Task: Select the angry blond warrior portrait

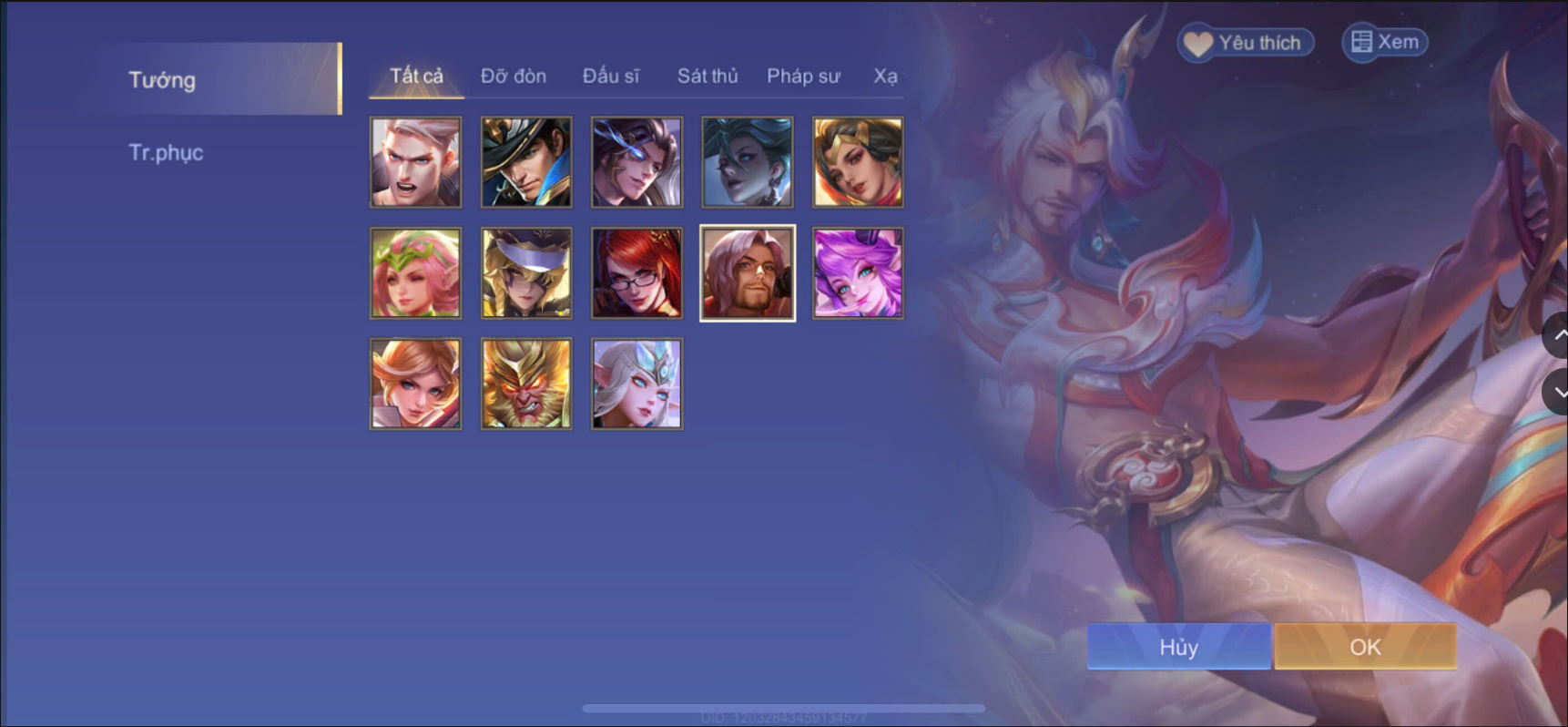Action: tap(415, 161)
